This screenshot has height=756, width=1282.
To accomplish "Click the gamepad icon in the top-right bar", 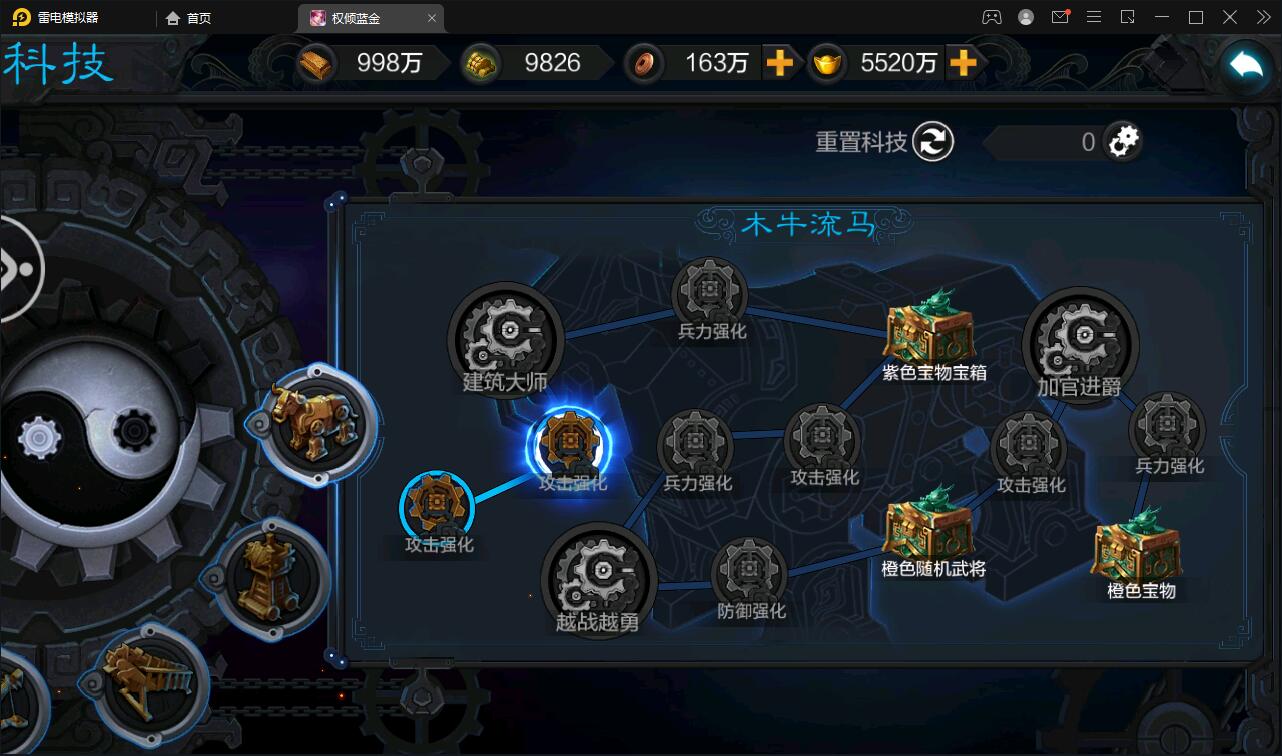I will click(x=992, y=17).
